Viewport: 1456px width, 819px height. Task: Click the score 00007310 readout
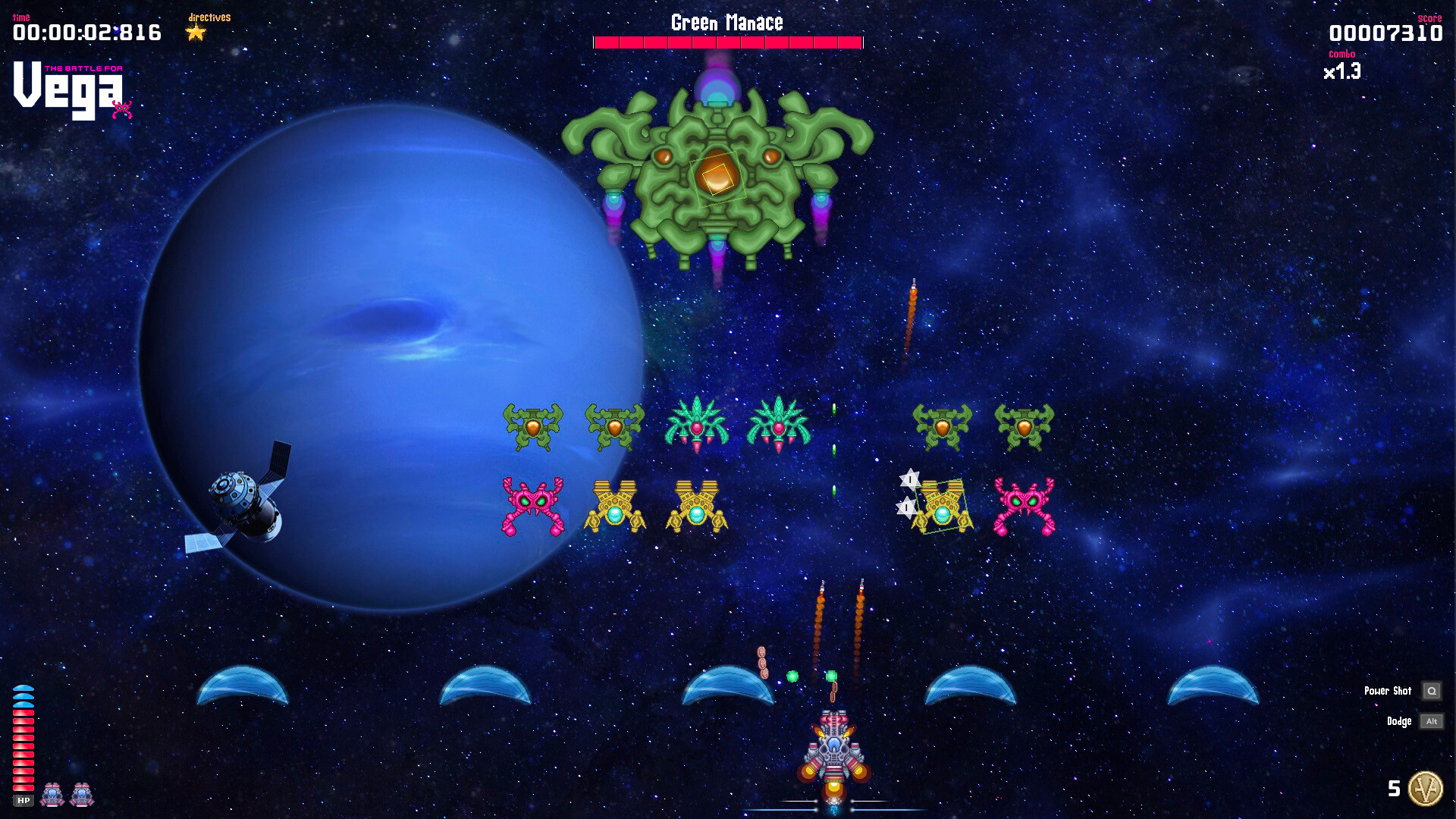1385,33
